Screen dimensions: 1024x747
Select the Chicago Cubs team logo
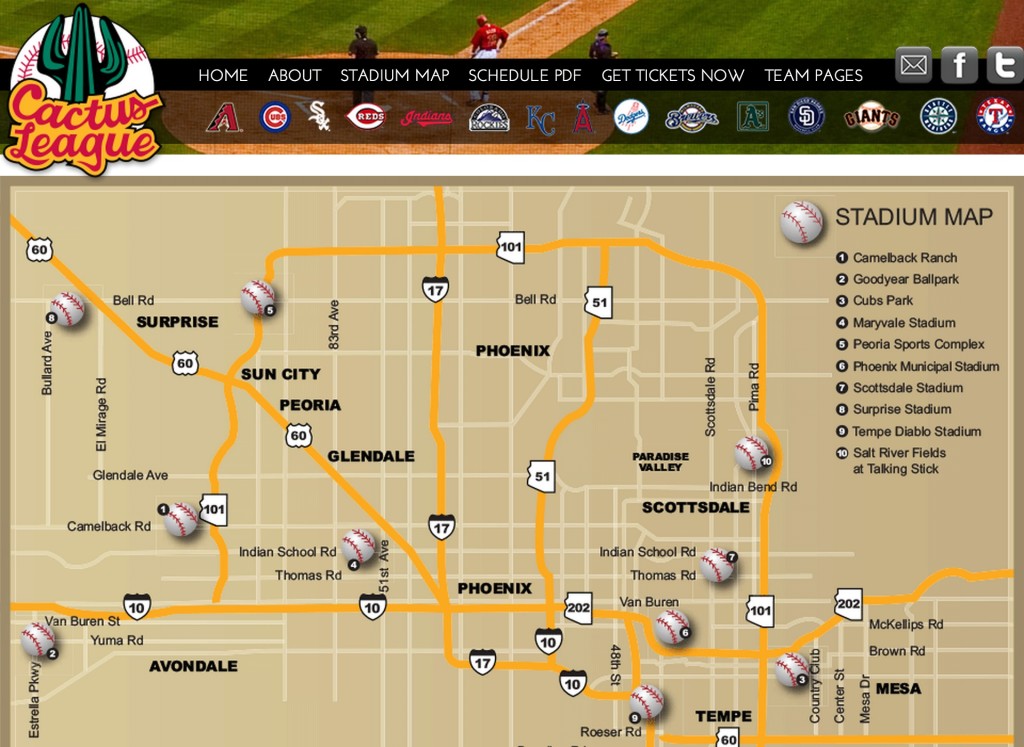pos(275,117)
